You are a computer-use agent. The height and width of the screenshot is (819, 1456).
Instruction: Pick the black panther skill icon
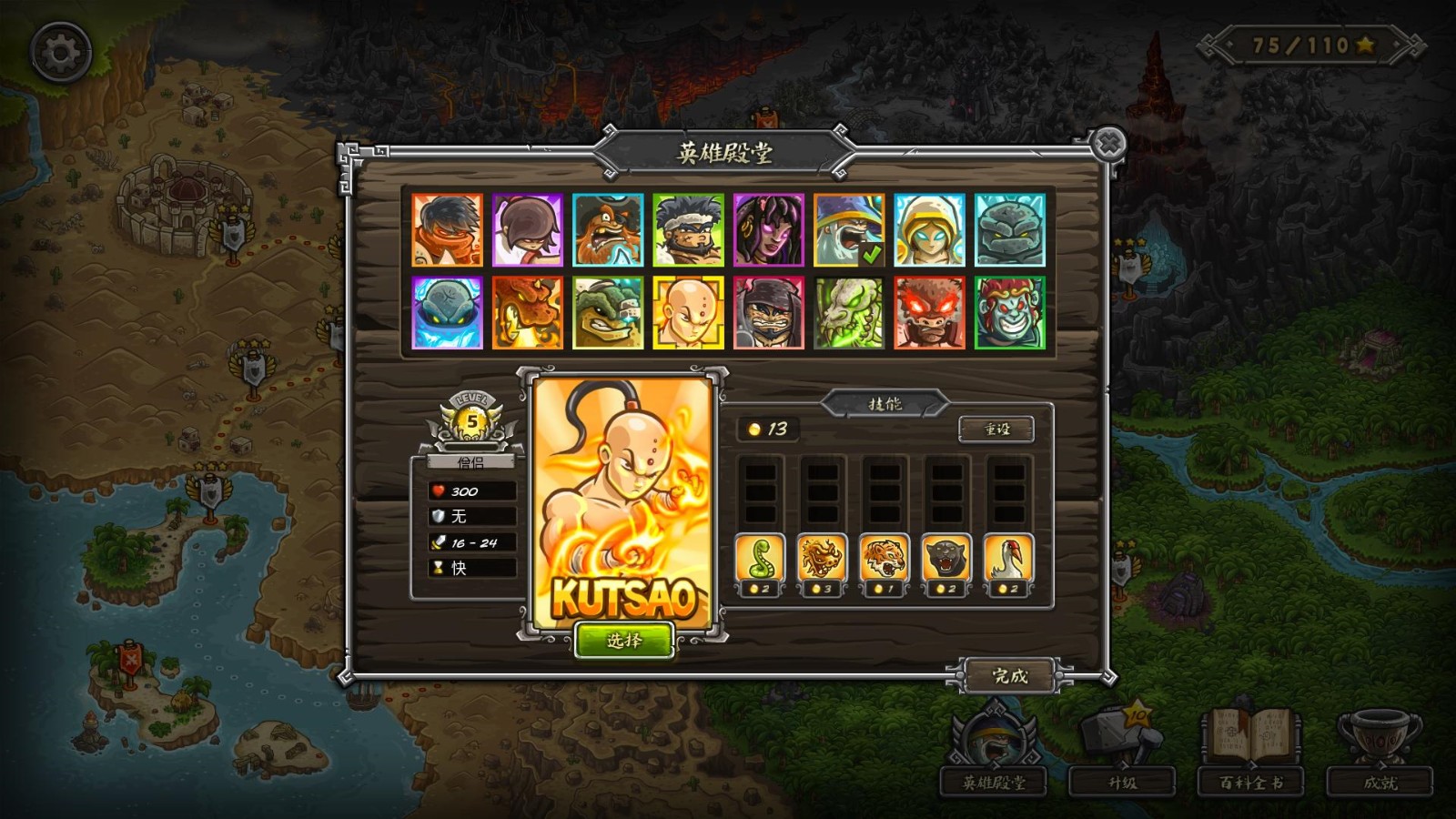click(x=946, y=559)
